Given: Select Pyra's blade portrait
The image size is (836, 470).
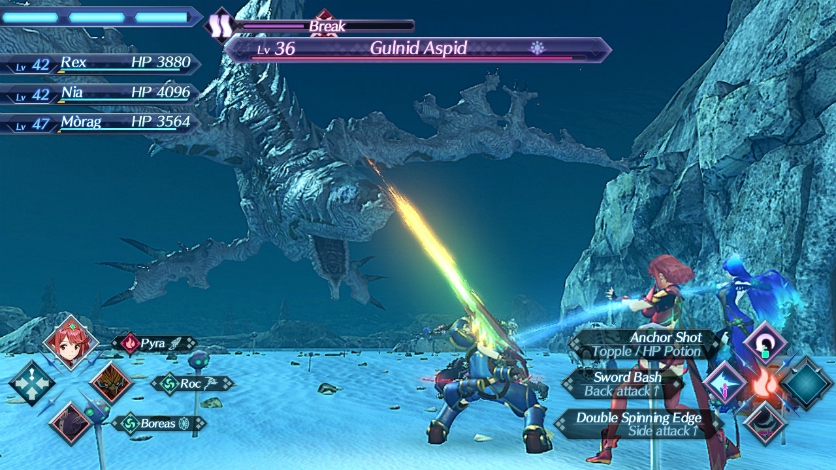Looking at the screenshot, I should (70, 342).
